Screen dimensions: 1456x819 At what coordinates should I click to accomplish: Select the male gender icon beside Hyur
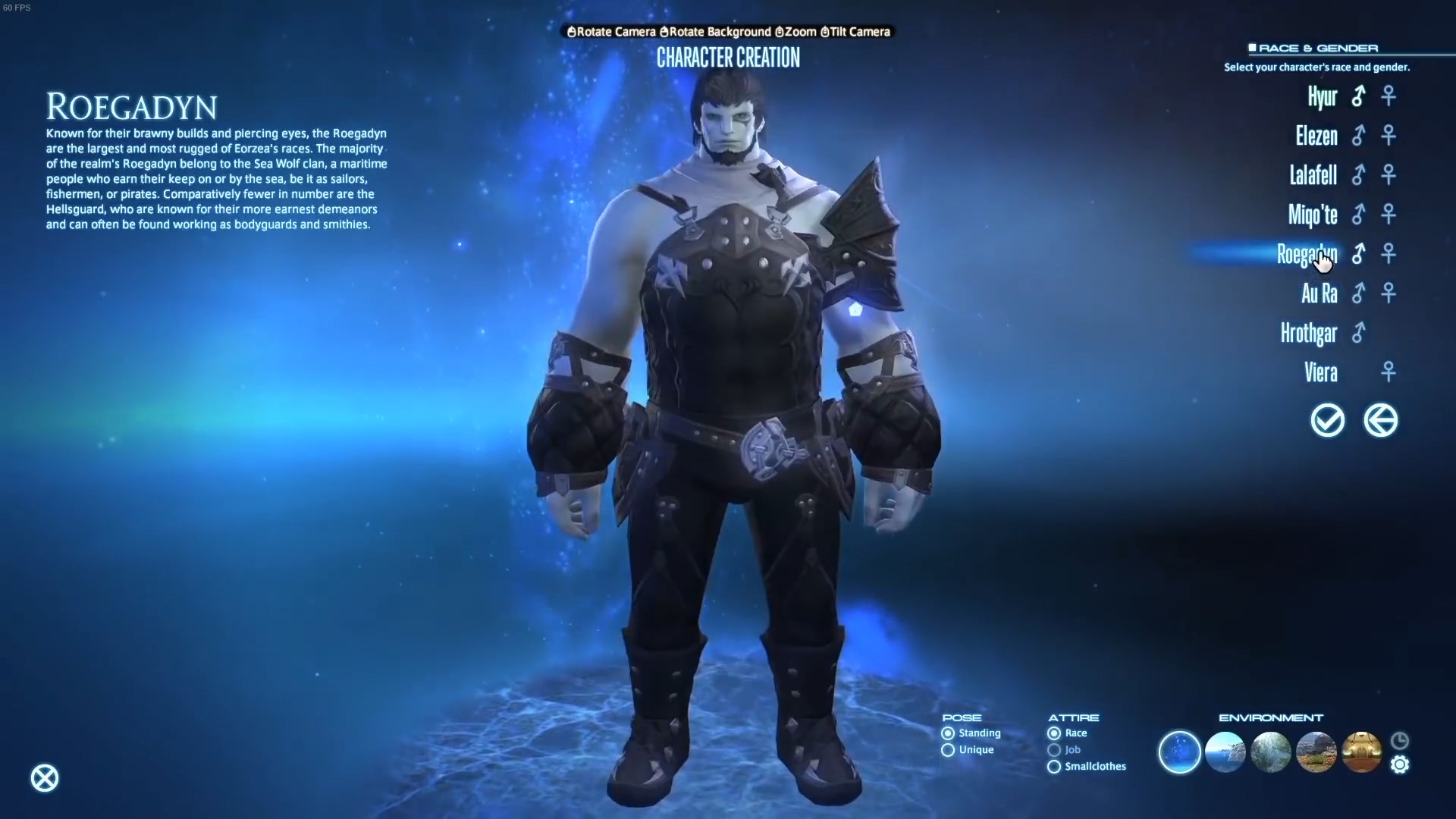(1358, 96)
